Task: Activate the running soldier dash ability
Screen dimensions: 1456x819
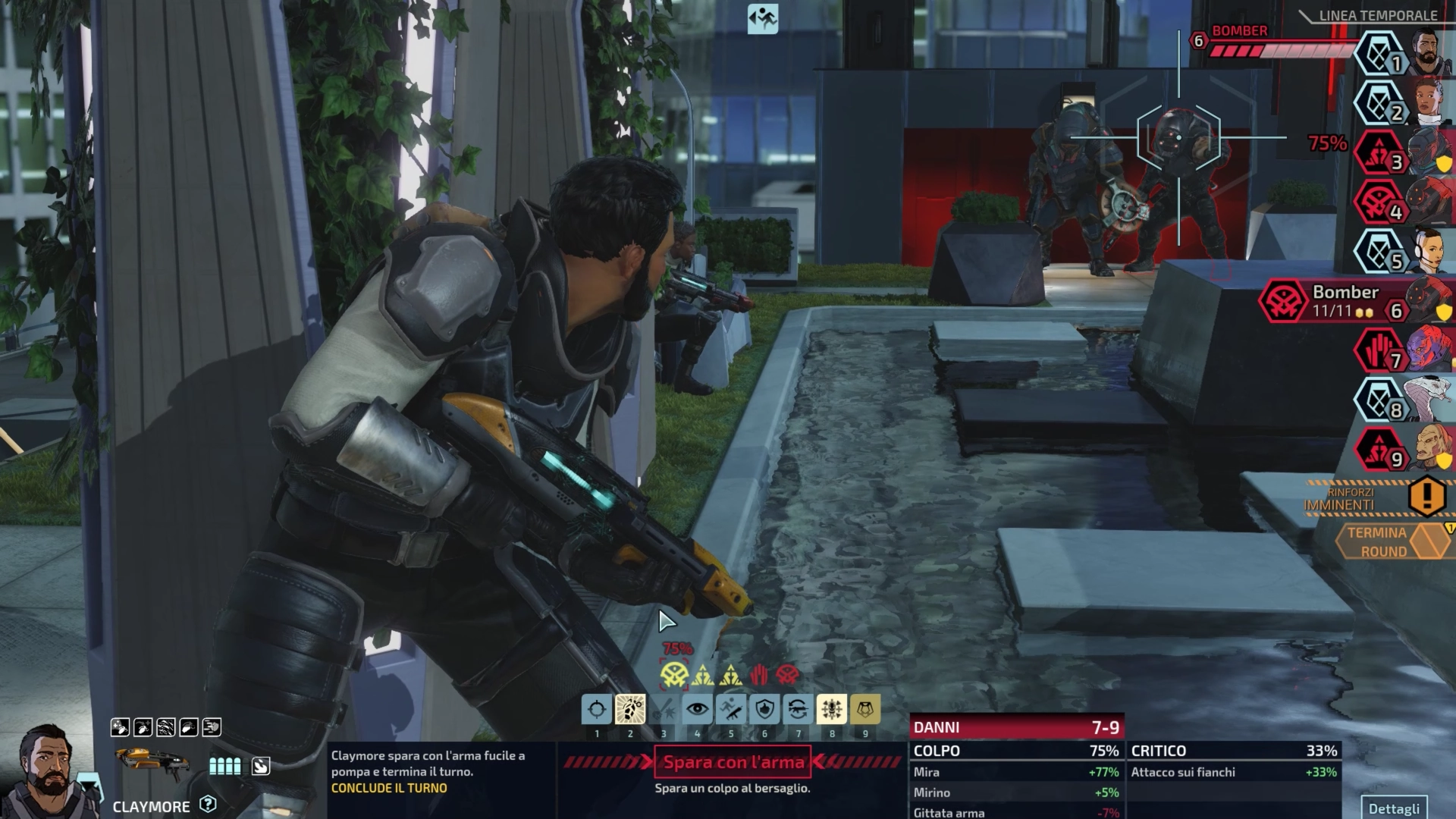Action: point(731,710)
